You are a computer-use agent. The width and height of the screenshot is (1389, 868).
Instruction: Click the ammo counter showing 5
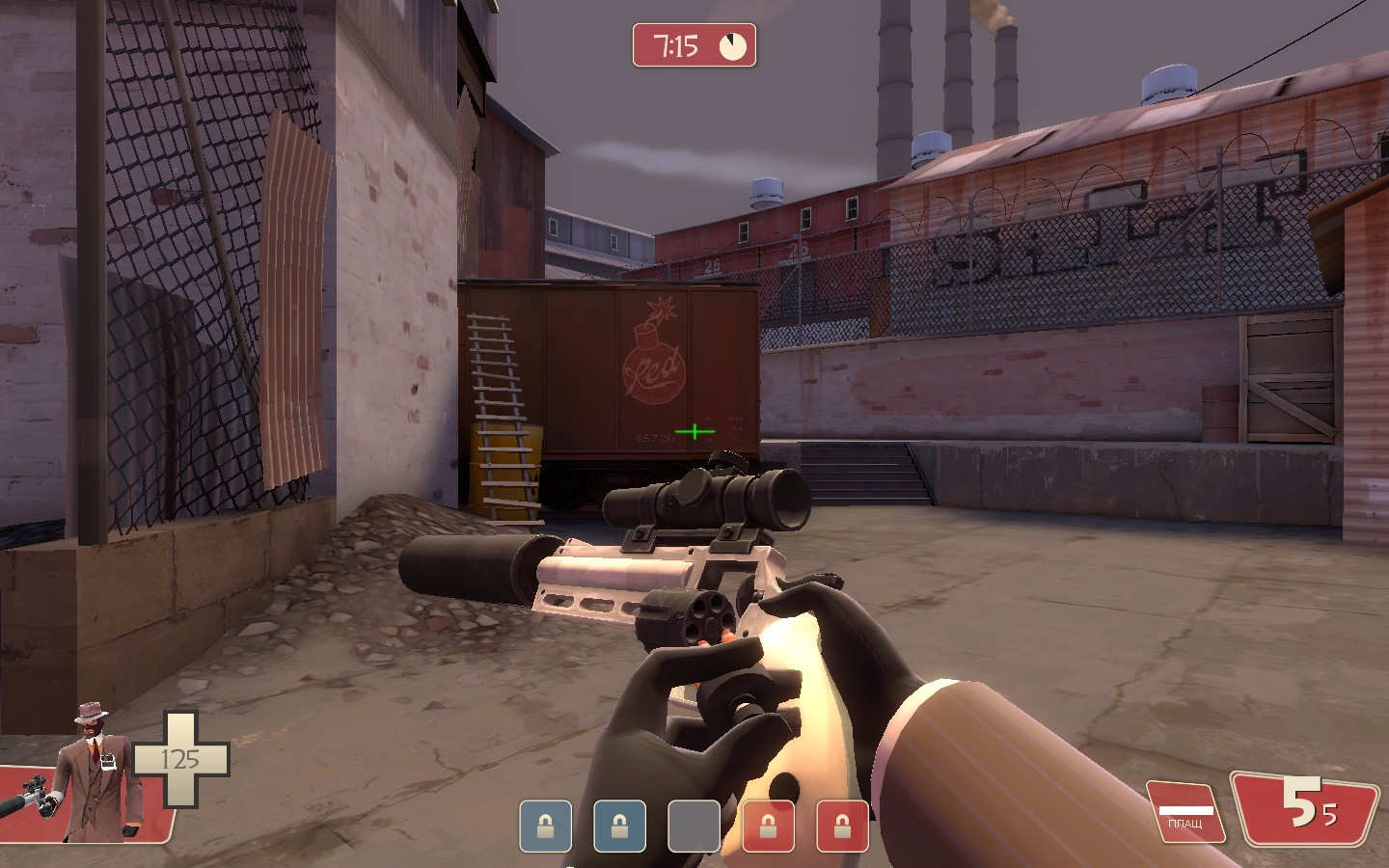click(1300, 801)
